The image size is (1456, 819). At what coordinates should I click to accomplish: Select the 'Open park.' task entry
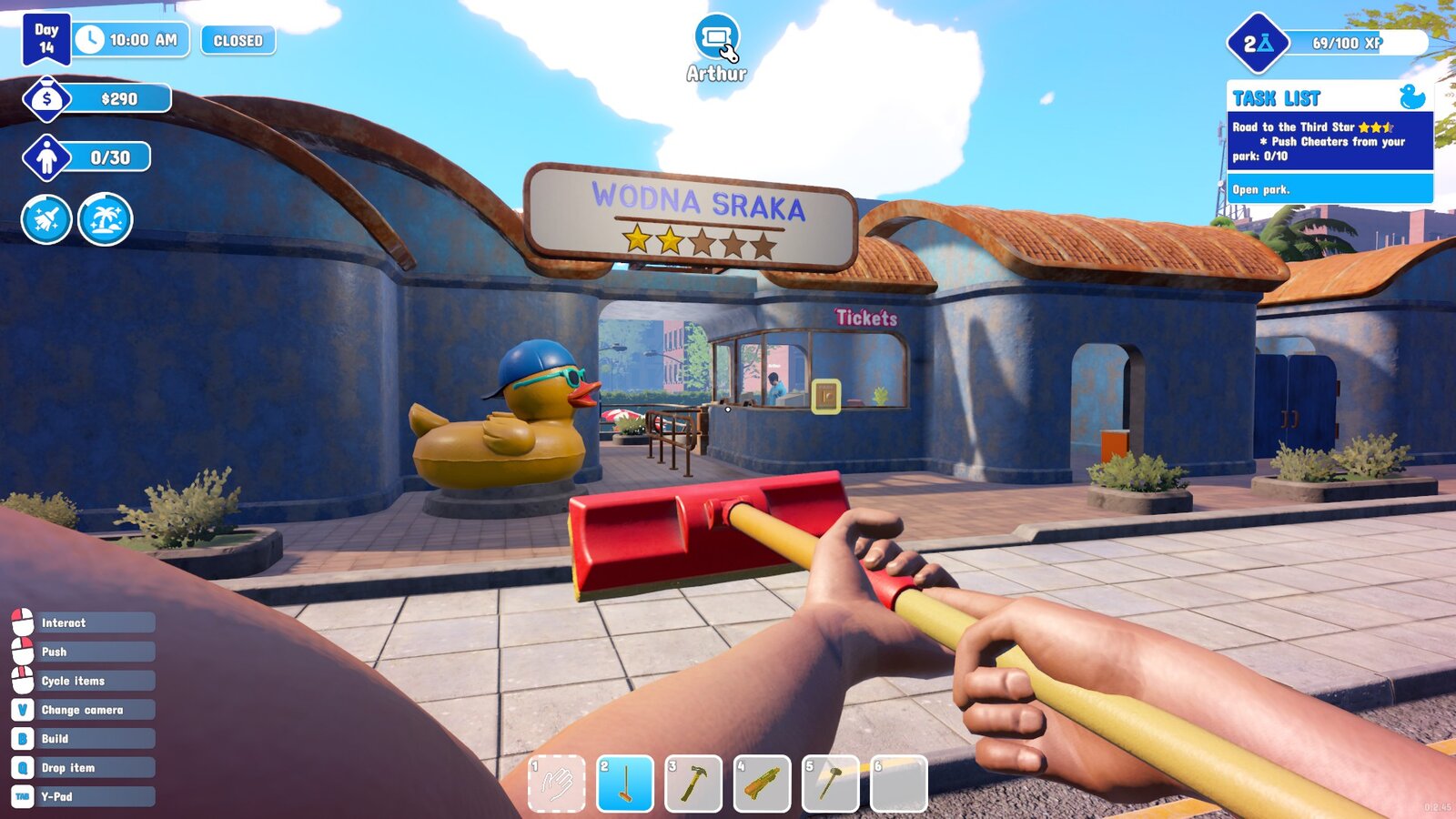coord(1329,189)
